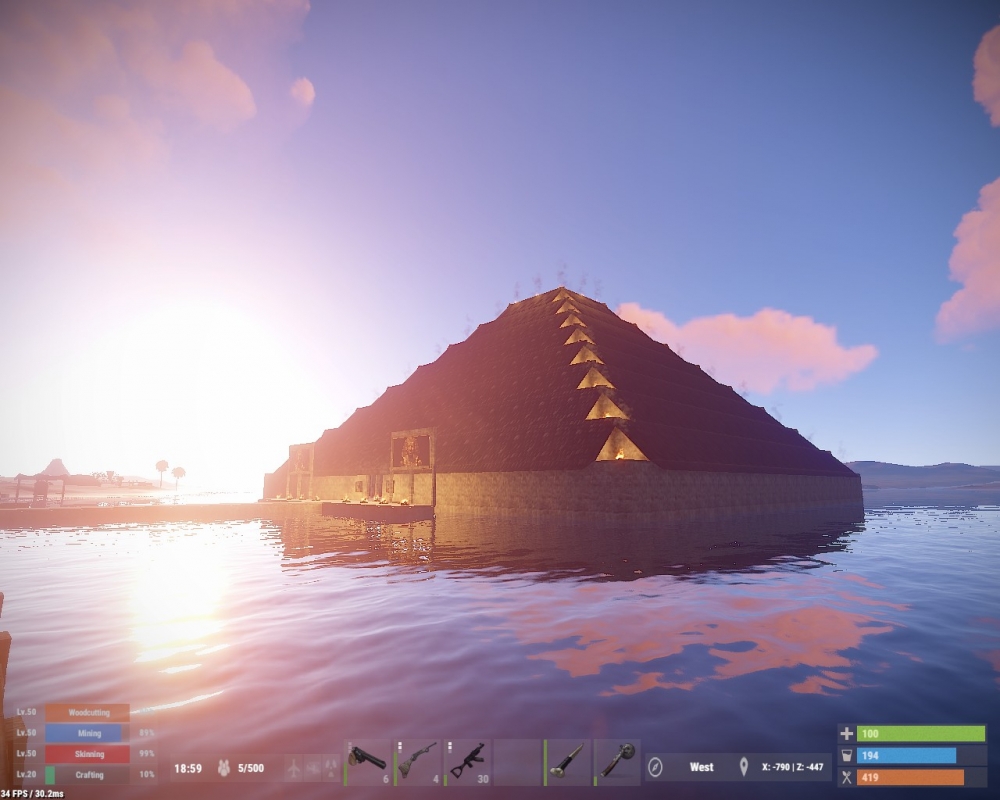1000x800 pixels.
Task: Click the compass icon beside West
Action: [656, 767]
